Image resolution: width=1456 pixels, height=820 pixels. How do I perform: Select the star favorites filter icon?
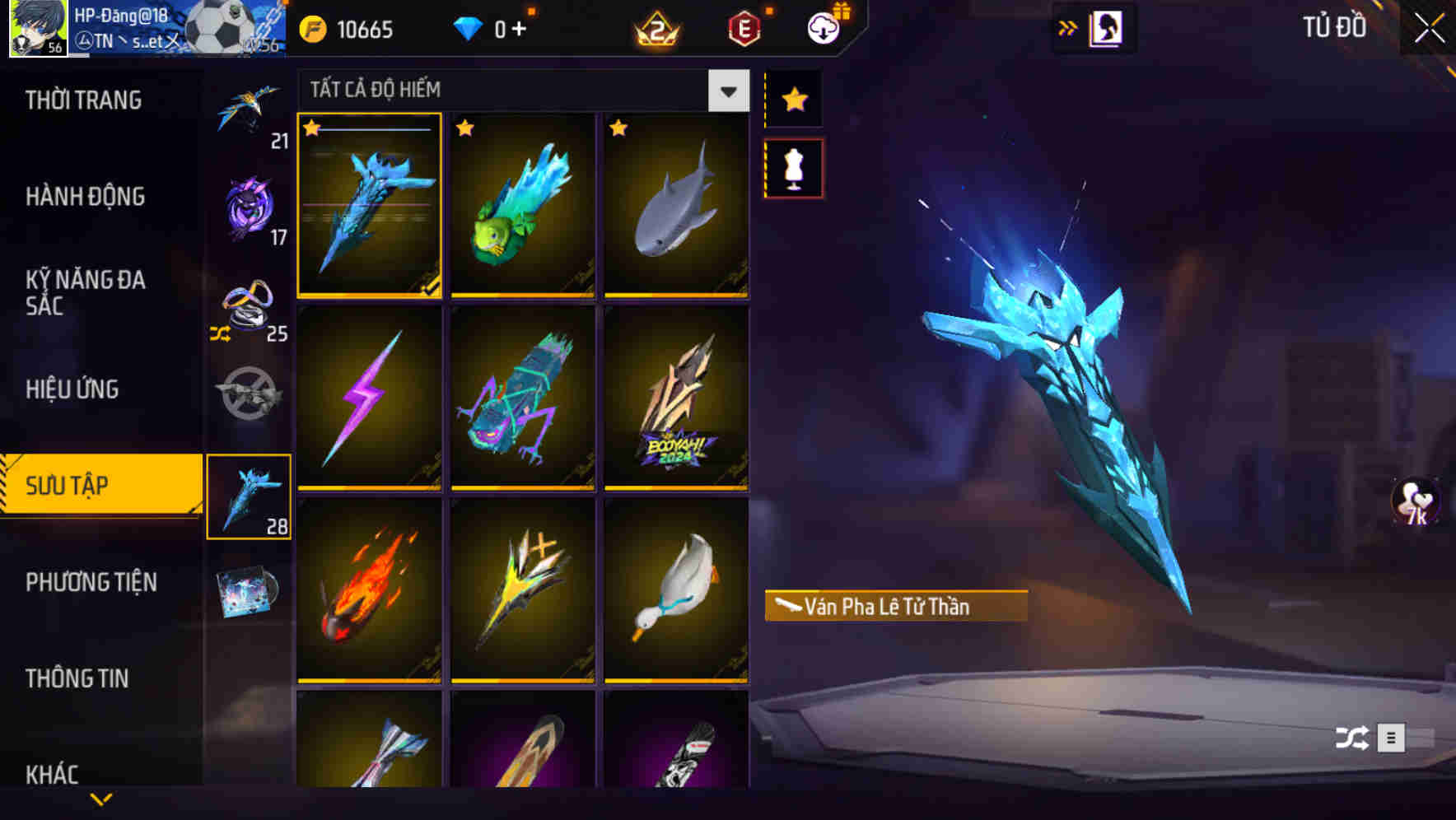793,100
